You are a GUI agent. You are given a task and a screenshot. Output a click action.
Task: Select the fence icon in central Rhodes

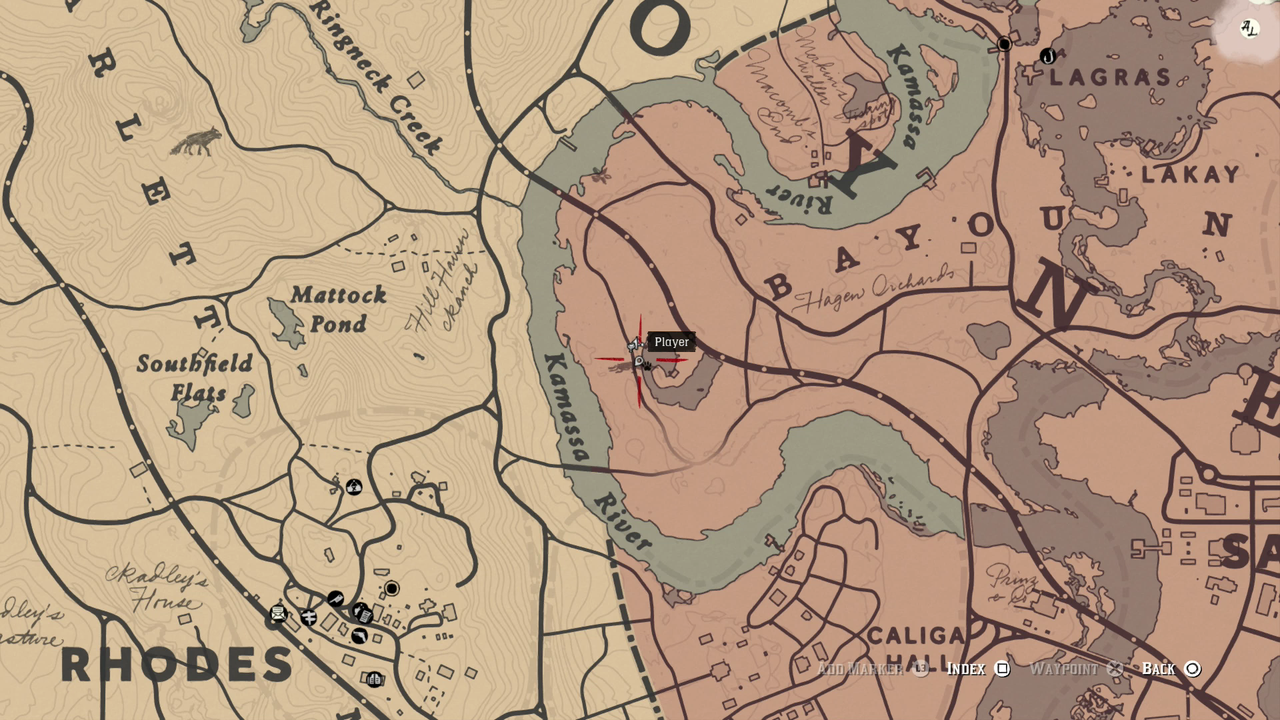(336, 599)
